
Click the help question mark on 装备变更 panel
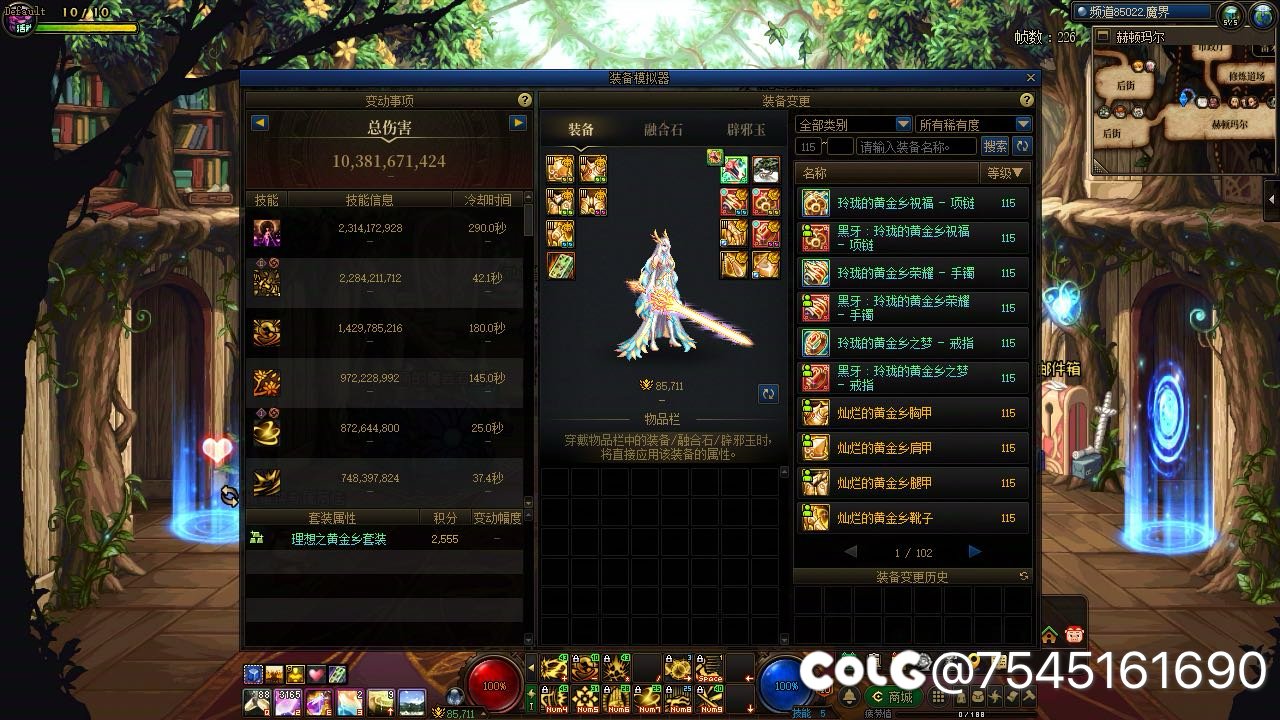[x=1026, y=100]
